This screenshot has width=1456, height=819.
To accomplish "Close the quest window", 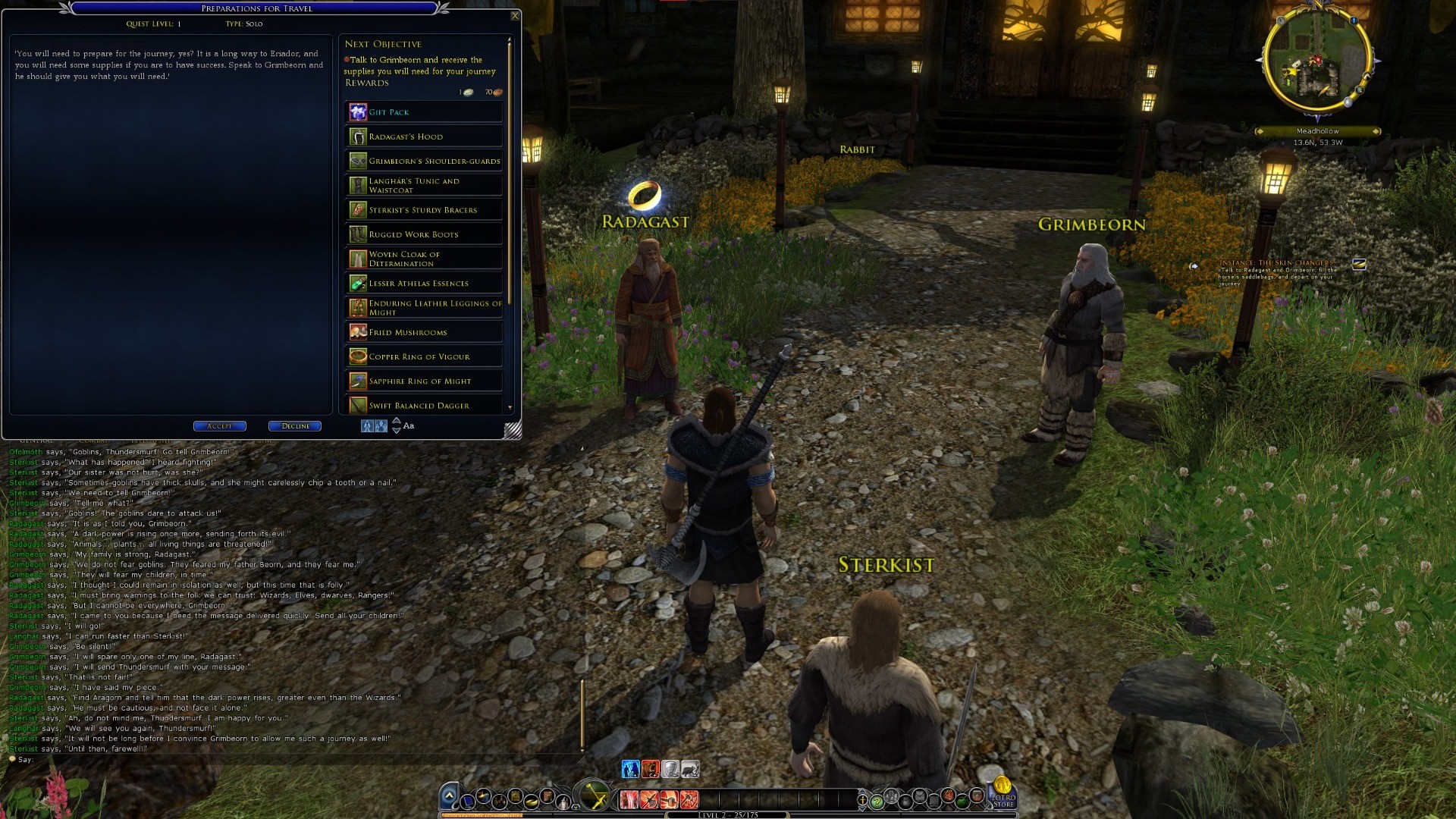I will (515, 16).
